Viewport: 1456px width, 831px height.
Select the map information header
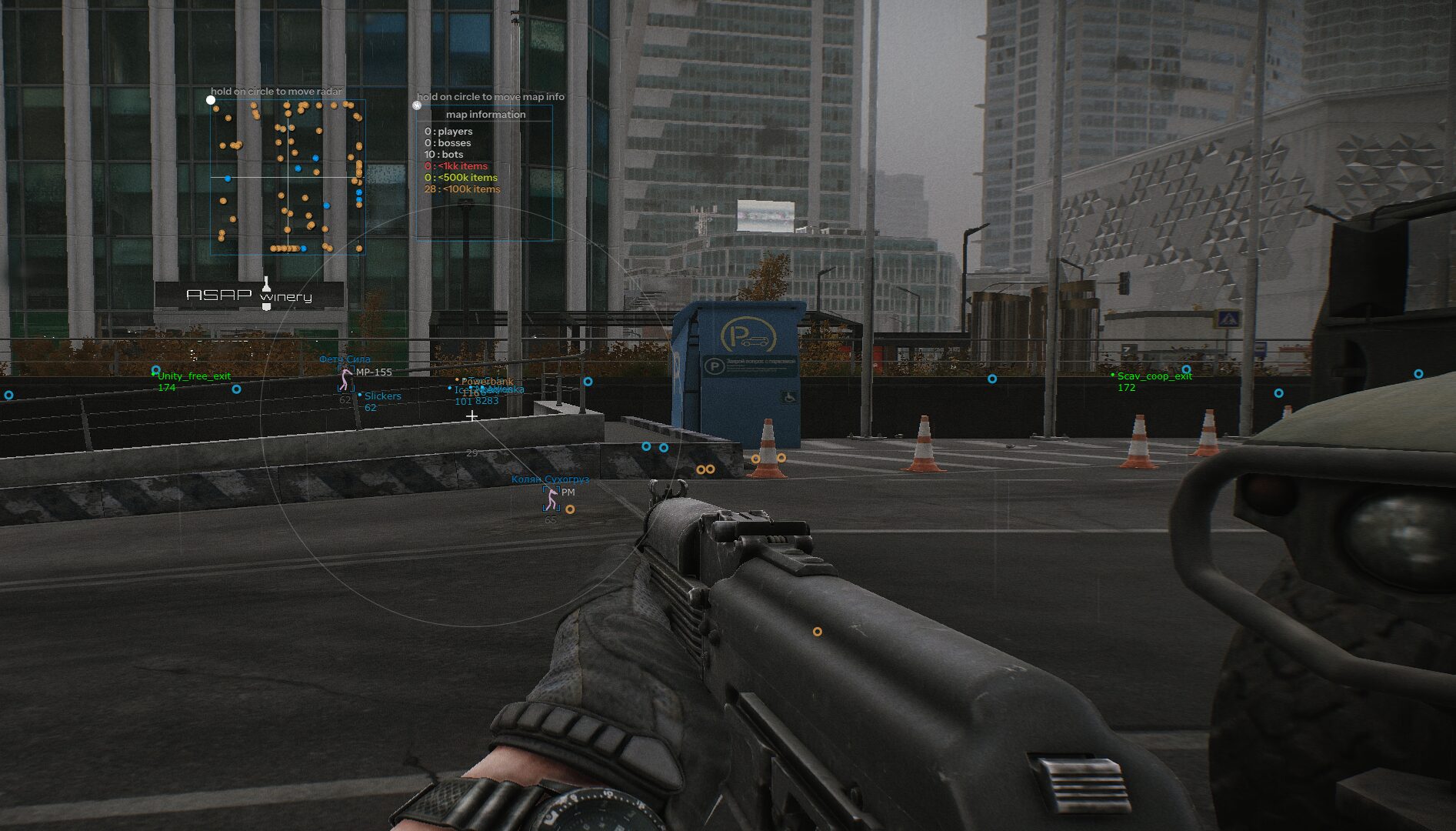click(485, 115)
